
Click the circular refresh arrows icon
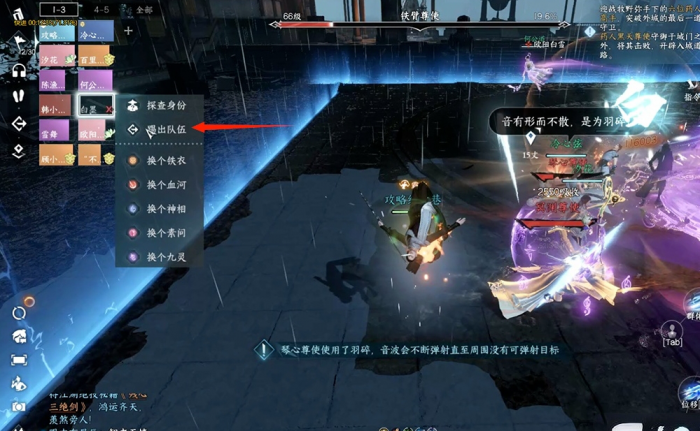19,313
